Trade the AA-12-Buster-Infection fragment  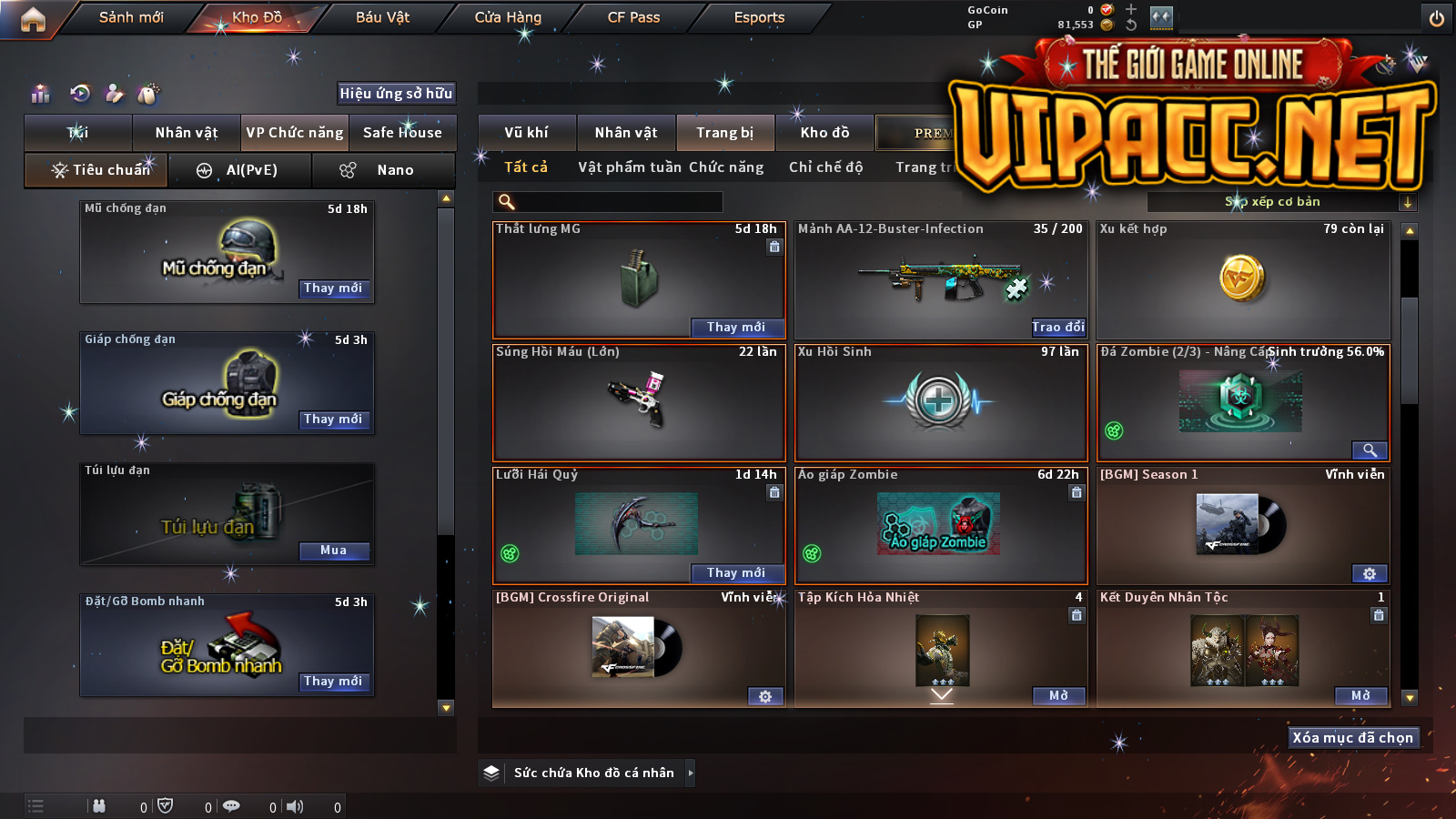(x=1057, y=328)
